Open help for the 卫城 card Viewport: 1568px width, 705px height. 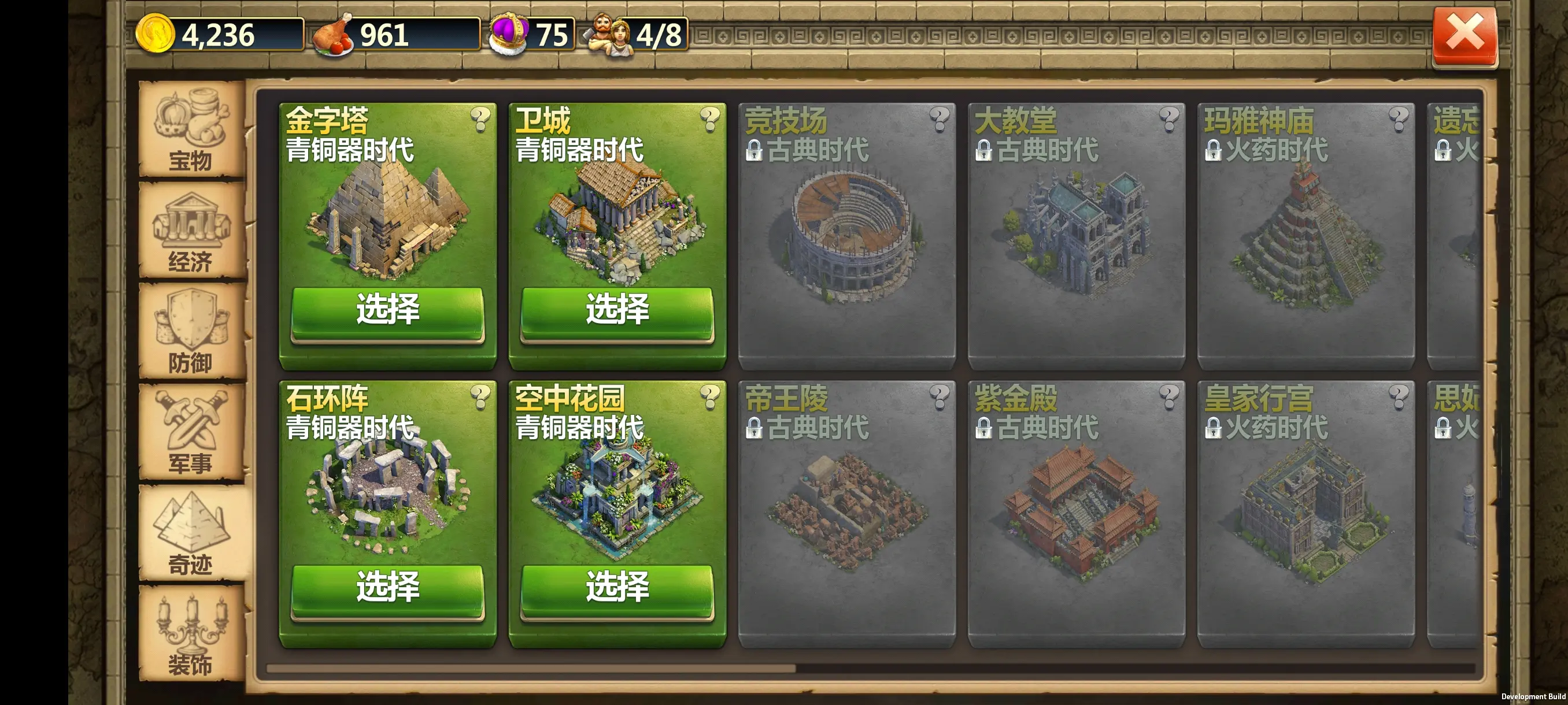point(710,118)
